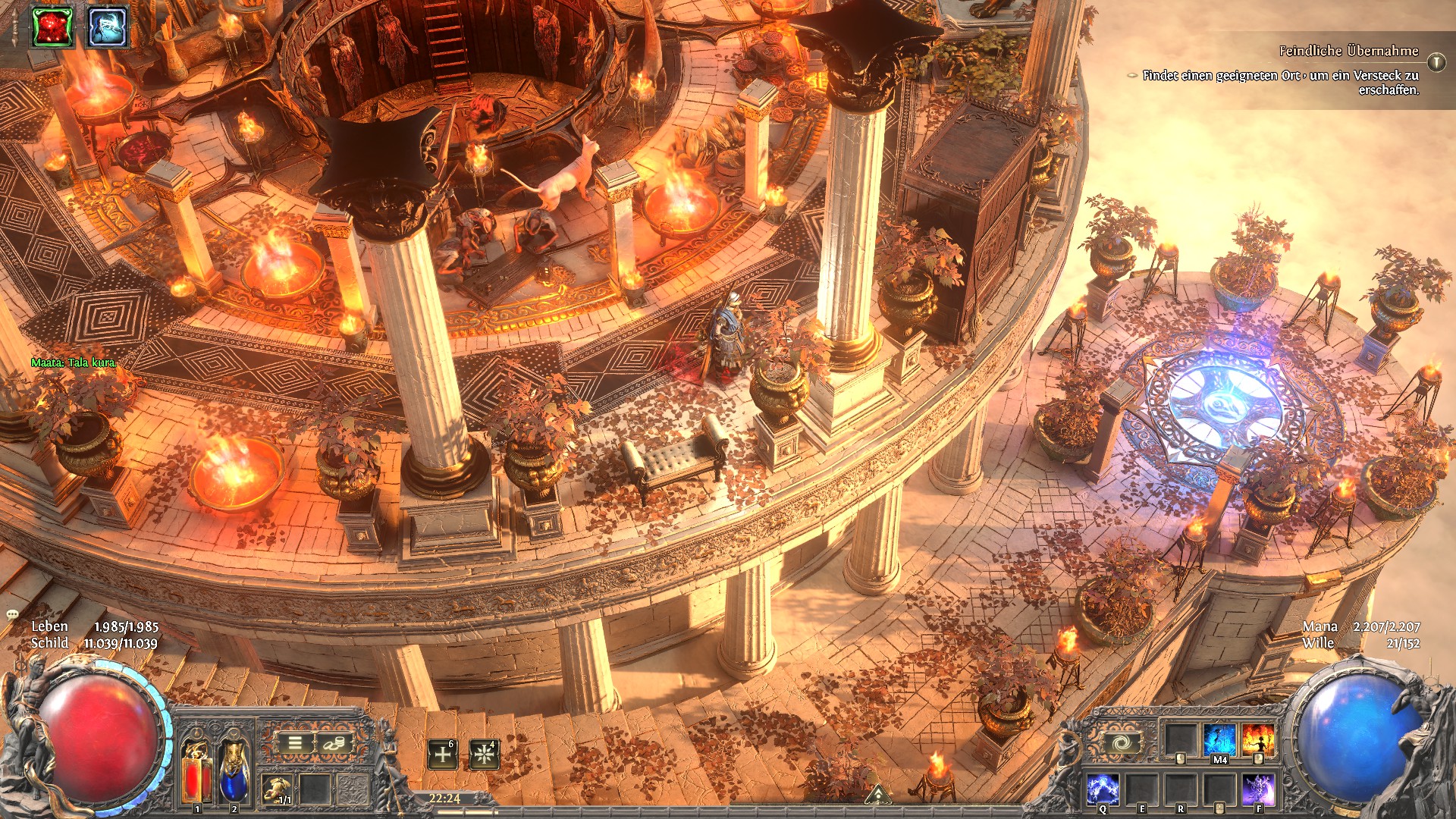Click the eight-pointed star points button
The height and width of the screenshot is (819, 1456).
pyautogui.click(x=484, y=755)
